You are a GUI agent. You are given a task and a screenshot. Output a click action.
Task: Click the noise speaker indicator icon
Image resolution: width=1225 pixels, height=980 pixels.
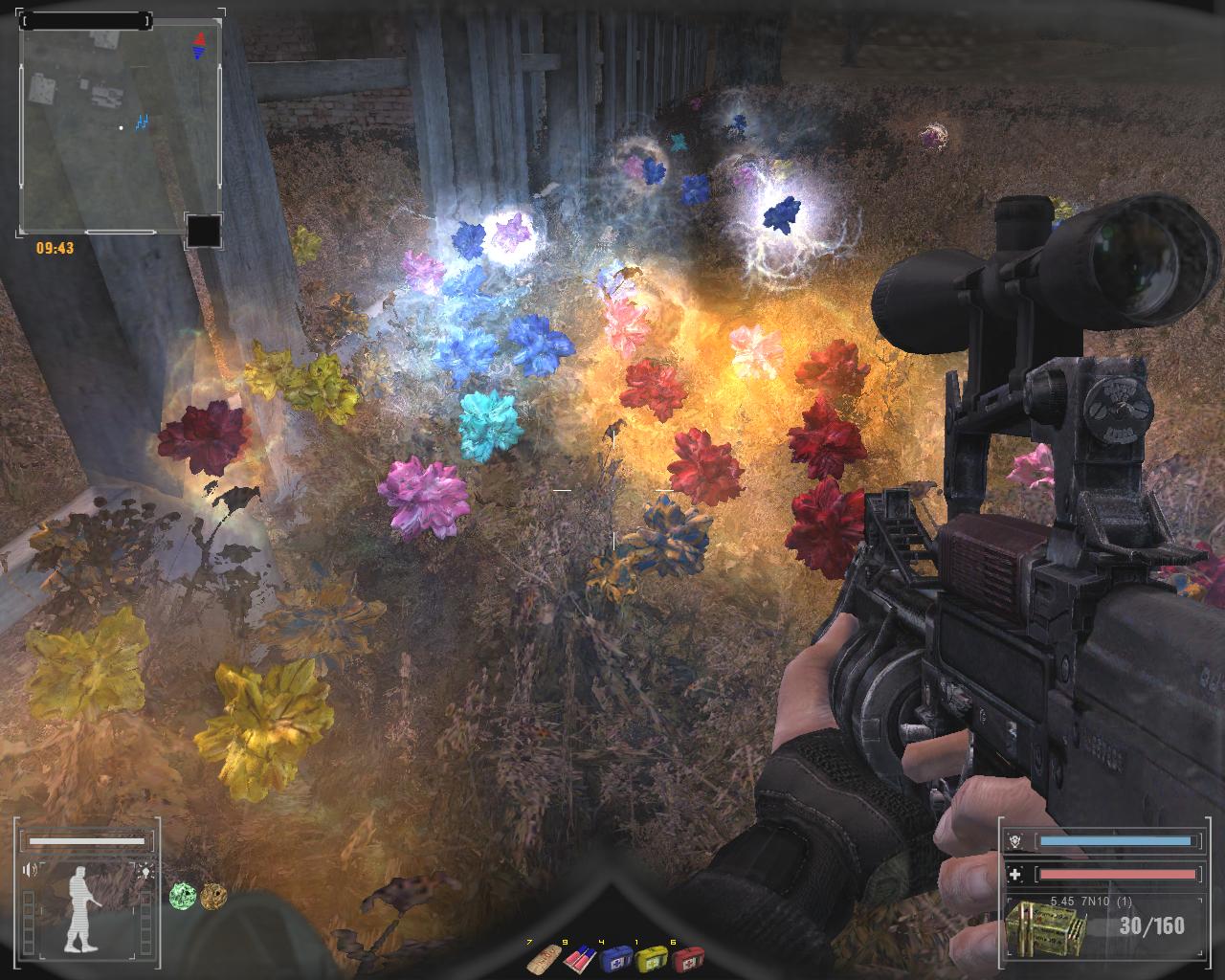pyautogui.click(x=32, y=870)
